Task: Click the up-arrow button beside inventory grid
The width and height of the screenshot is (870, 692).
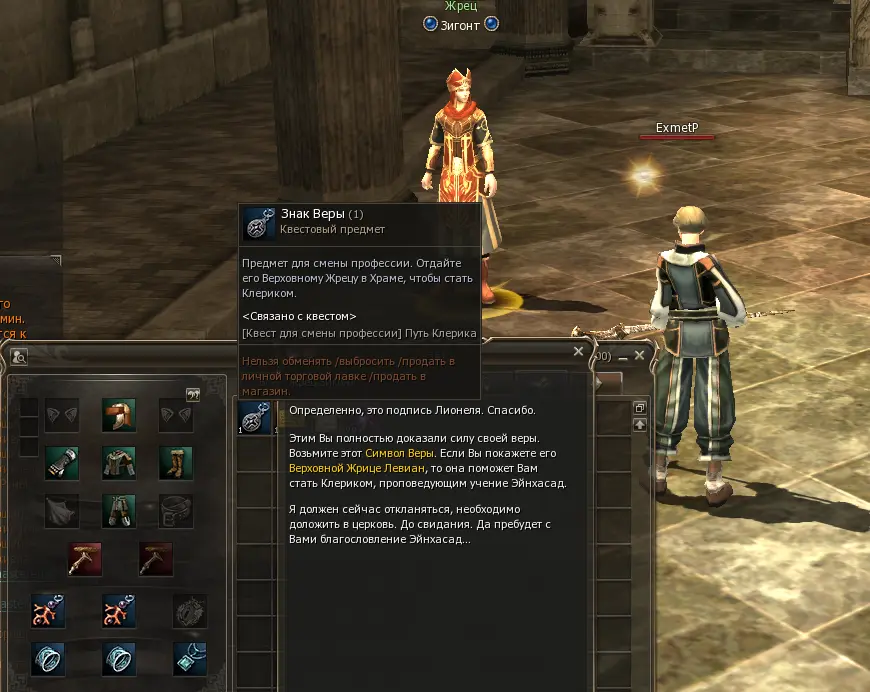Action: pyautogui.click(x=640, y=425)
